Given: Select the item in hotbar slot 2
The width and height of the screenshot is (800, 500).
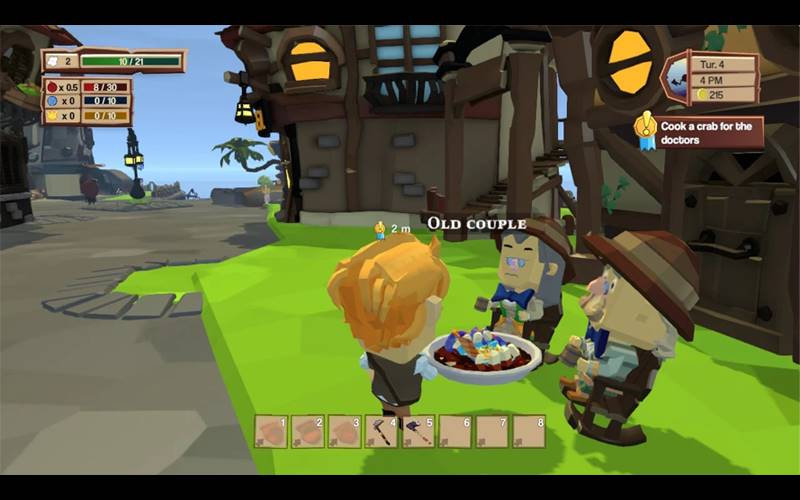Looking at the screenshot, I should coord(308,431).
